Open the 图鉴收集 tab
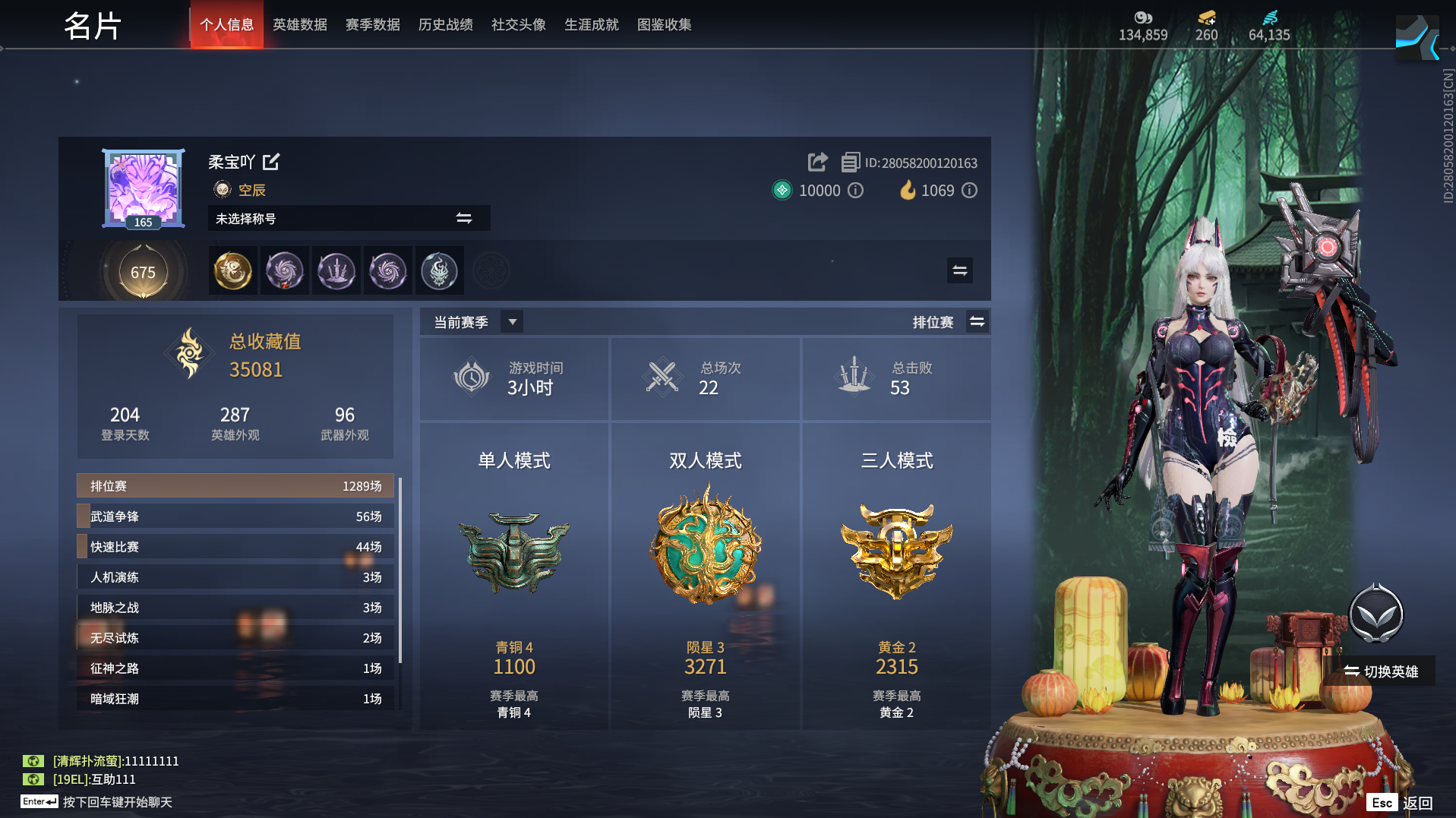The image size is (1456, 818). click(664, 24)
